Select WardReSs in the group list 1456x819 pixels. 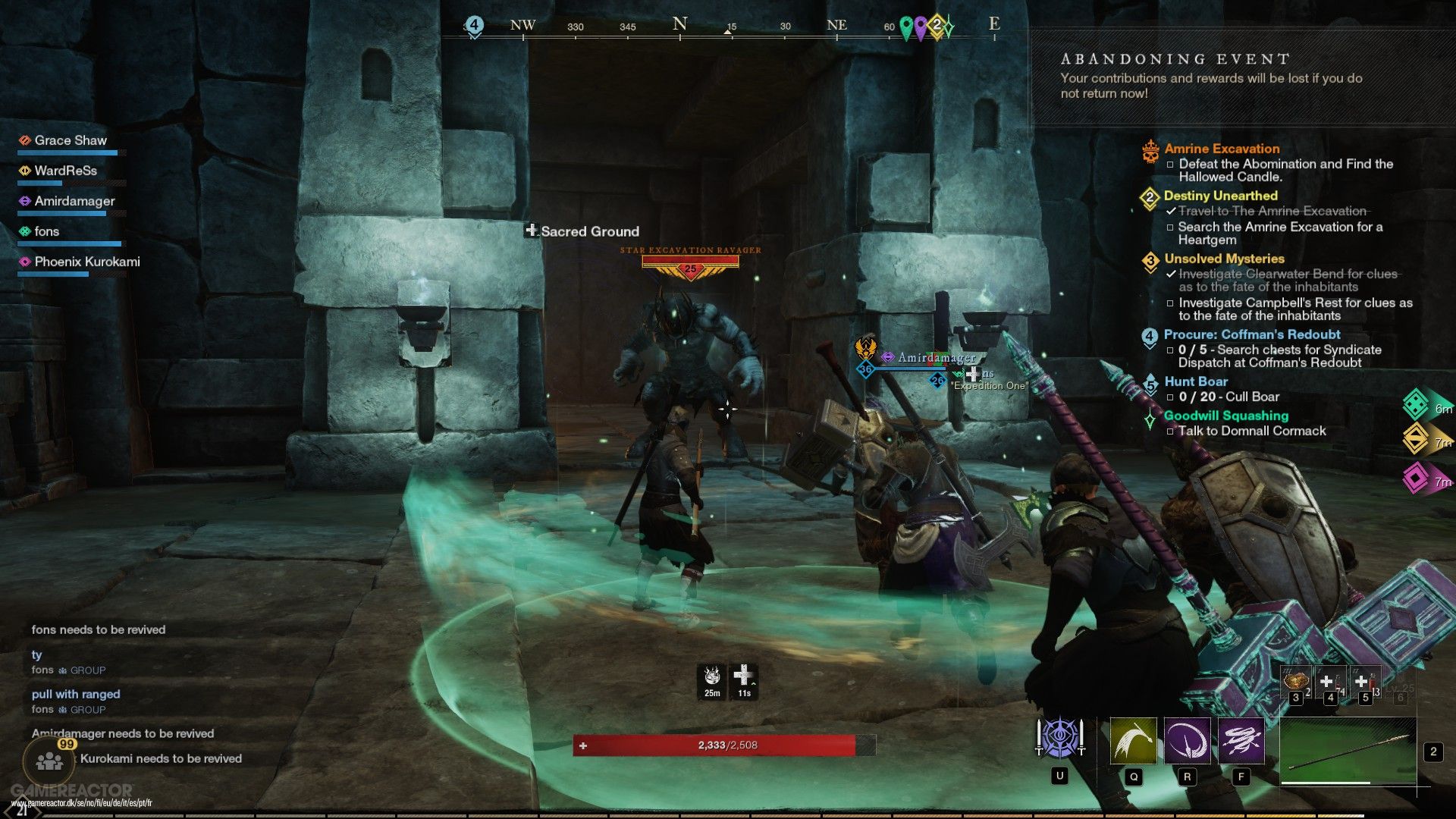tap(65, 171)
